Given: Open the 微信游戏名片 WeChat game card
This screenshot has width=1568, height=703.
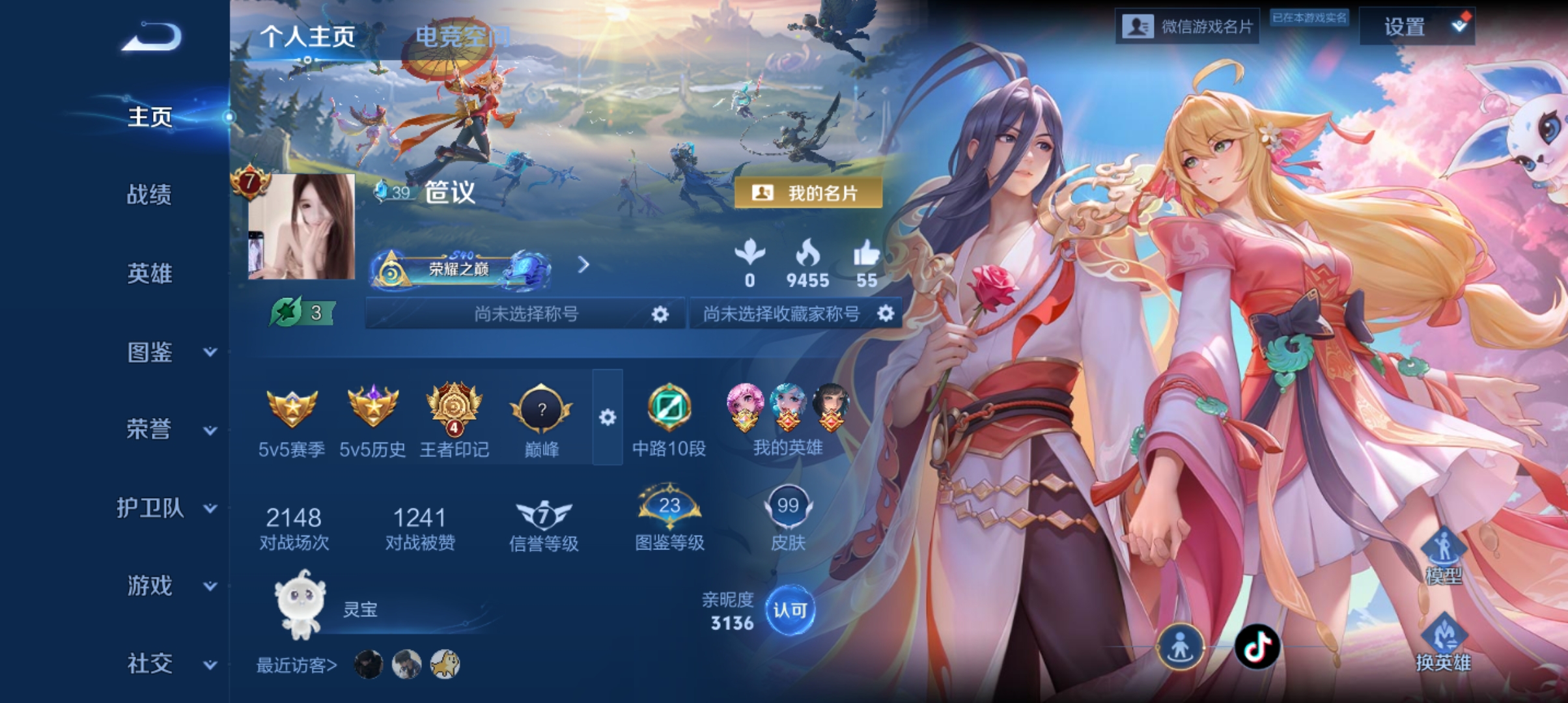Looking at the screenshot, I should click(1186, 27).
